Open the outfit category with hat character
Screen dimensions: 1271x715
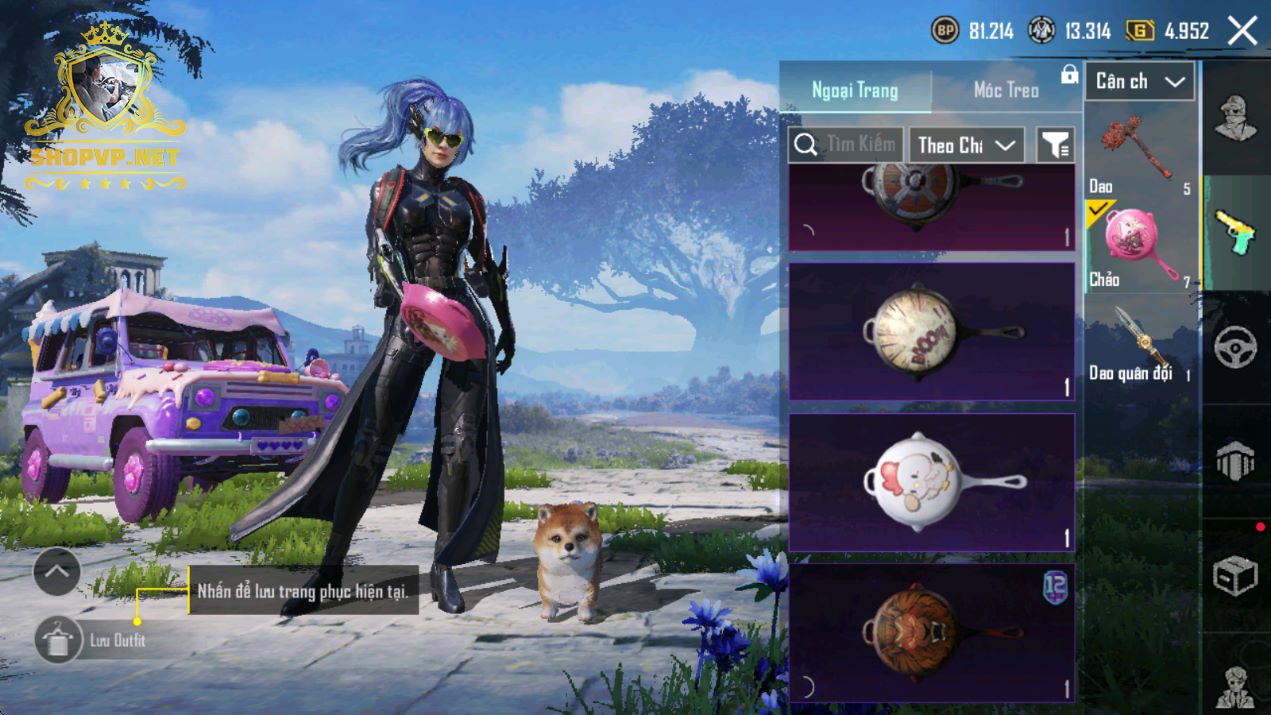coord(1236,120)
